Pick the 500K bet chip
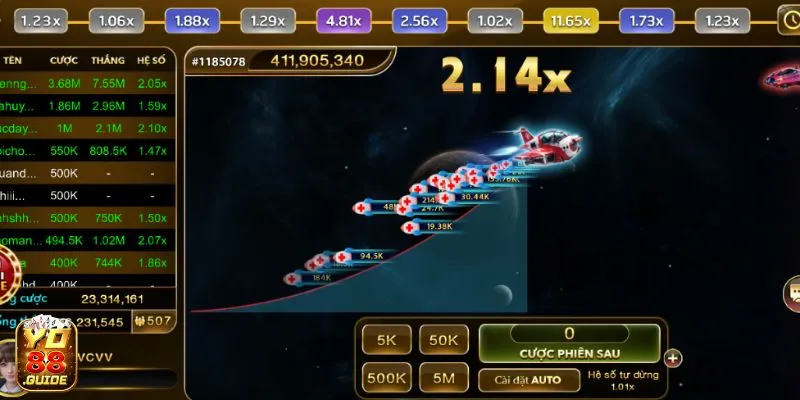This screenshot has width=800, height=400. (387, 379)
